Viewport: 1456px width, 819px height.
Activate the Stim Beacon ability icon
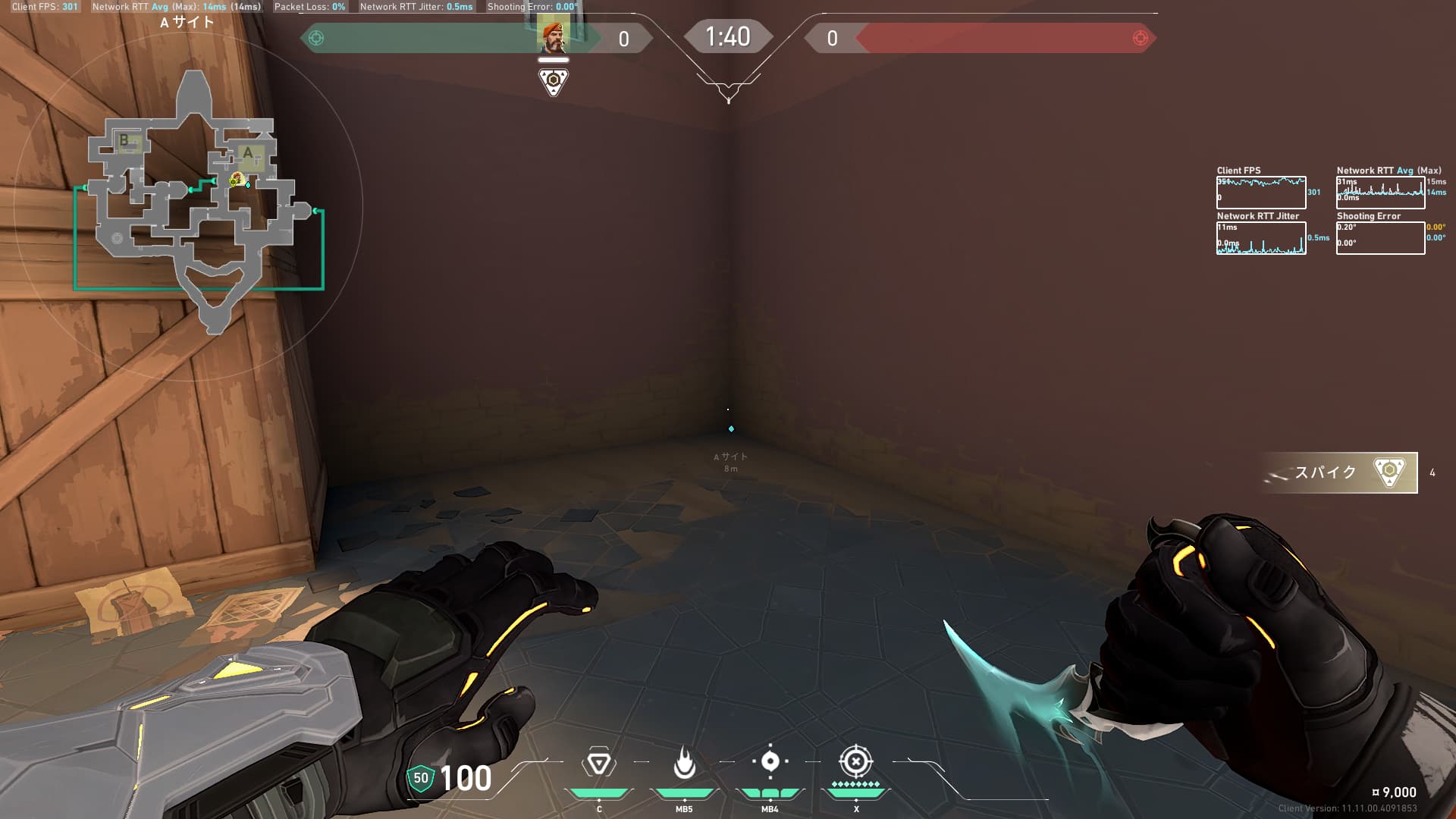coord(598,764)
